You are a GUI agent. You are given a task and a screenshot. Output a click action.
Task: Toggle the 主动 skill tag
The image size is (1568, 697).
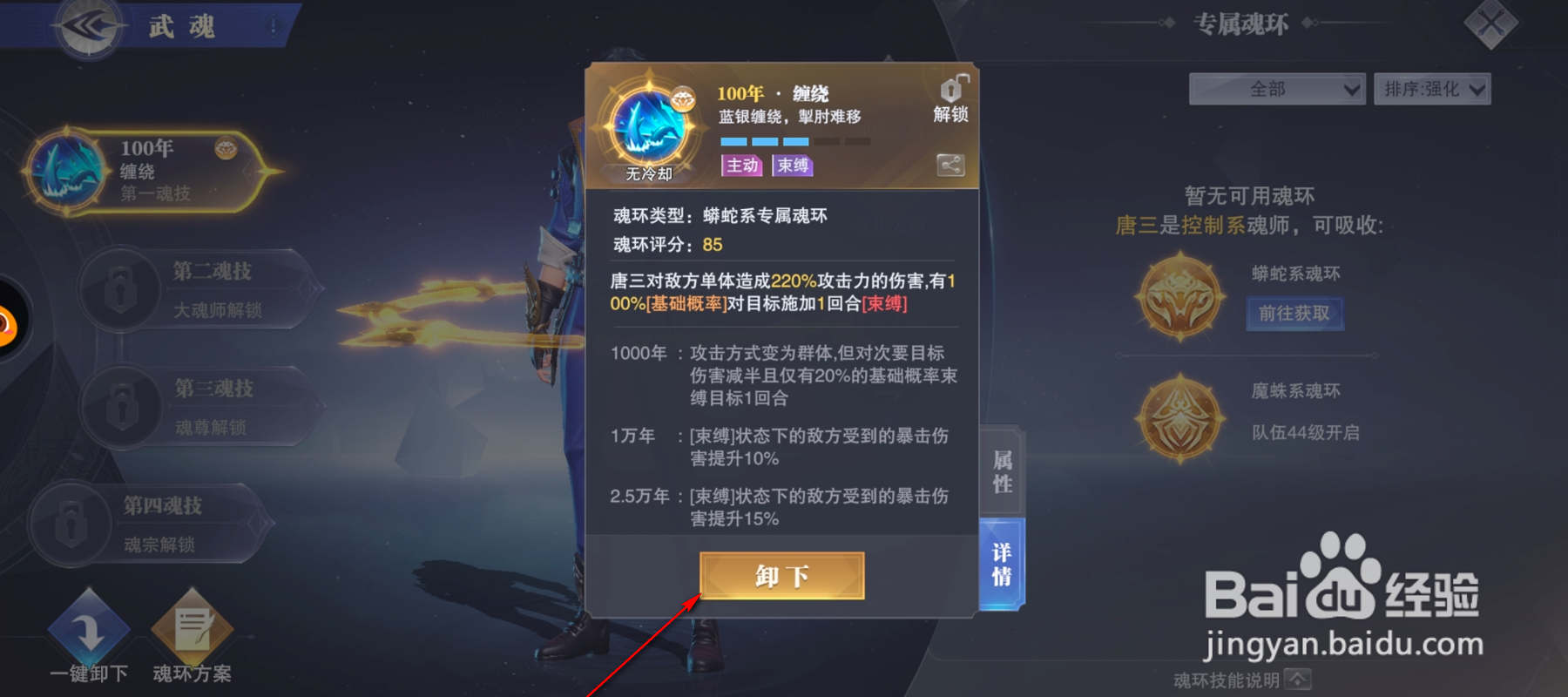pos(742,166)
